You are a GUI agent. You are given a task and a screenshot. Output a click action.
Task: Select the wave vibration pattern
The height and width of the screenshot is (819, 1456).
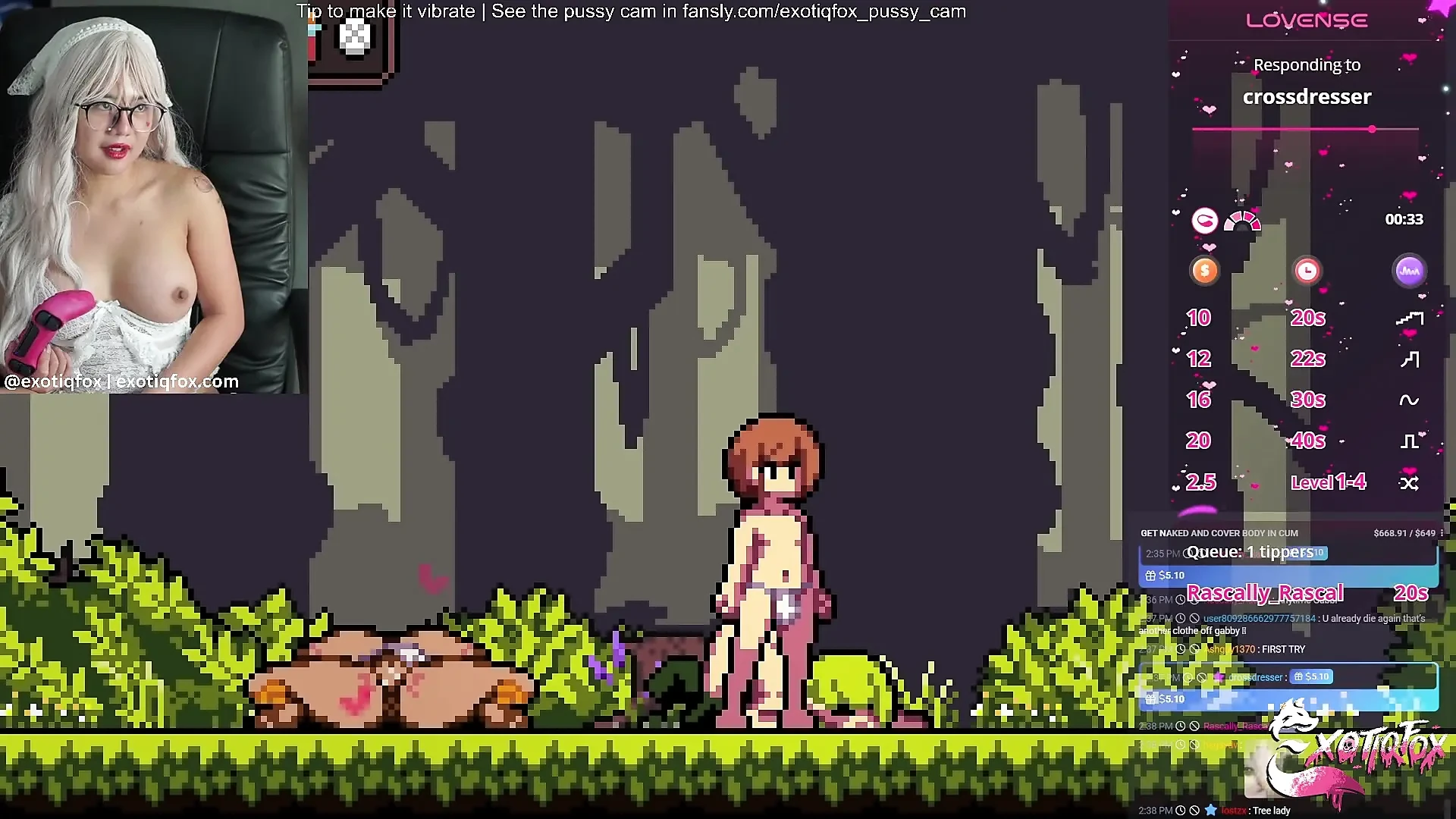click(1409, 399)
